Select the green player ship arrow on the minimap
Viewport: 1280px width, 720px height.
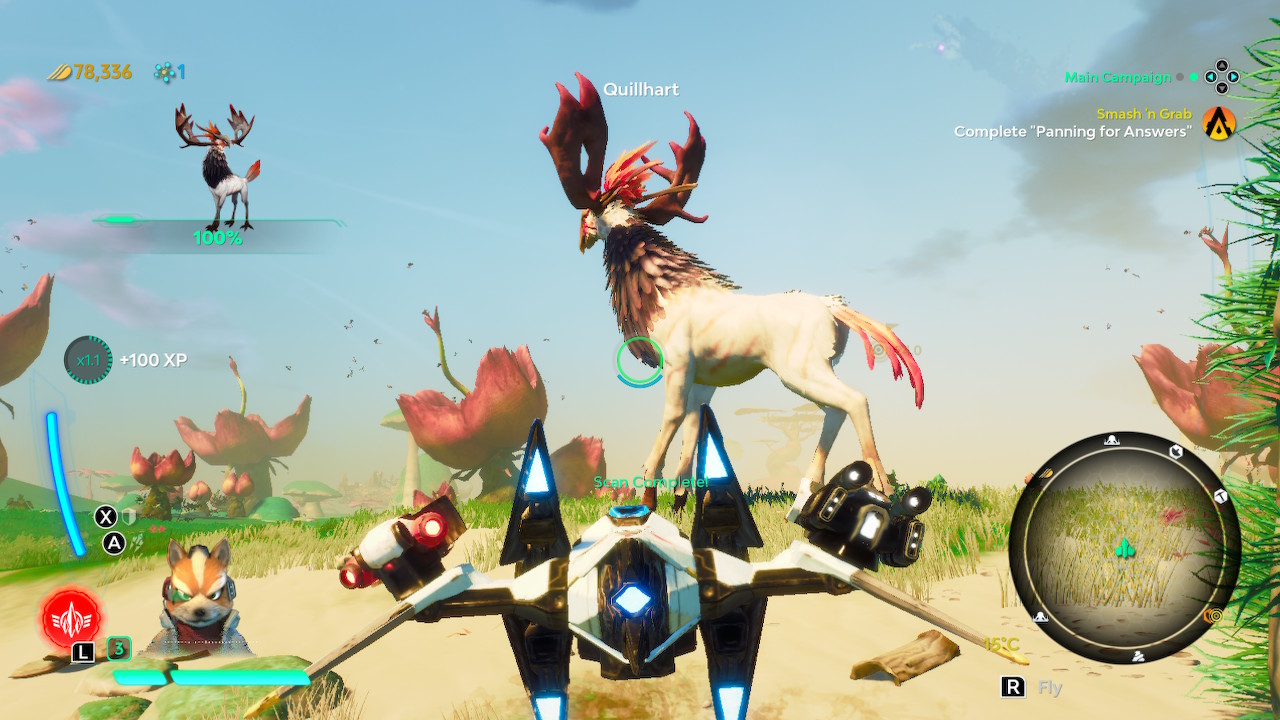[1124, 549]
